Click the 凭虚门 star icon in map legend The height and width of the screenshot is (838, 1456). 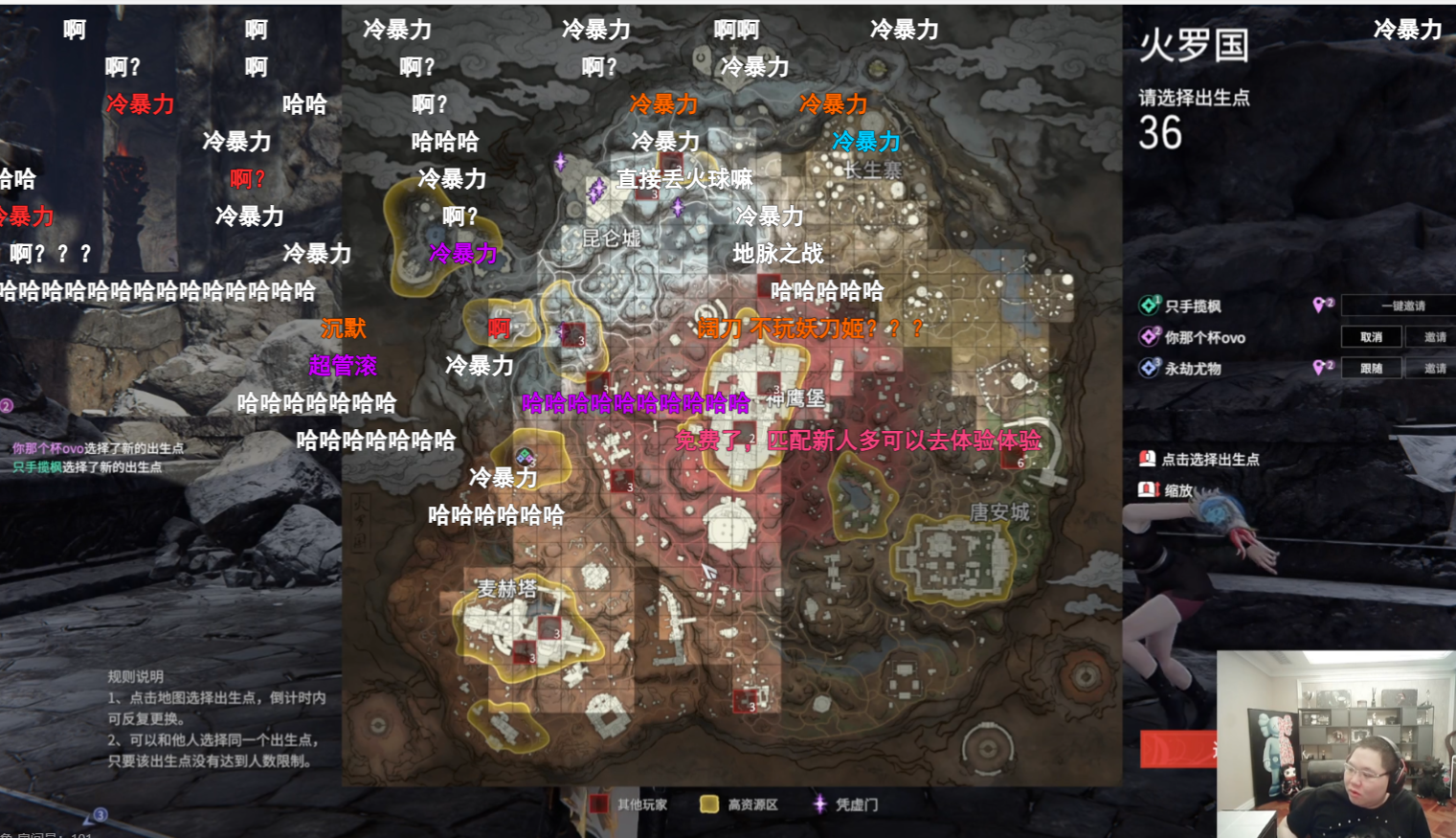[x=818, y=804]
